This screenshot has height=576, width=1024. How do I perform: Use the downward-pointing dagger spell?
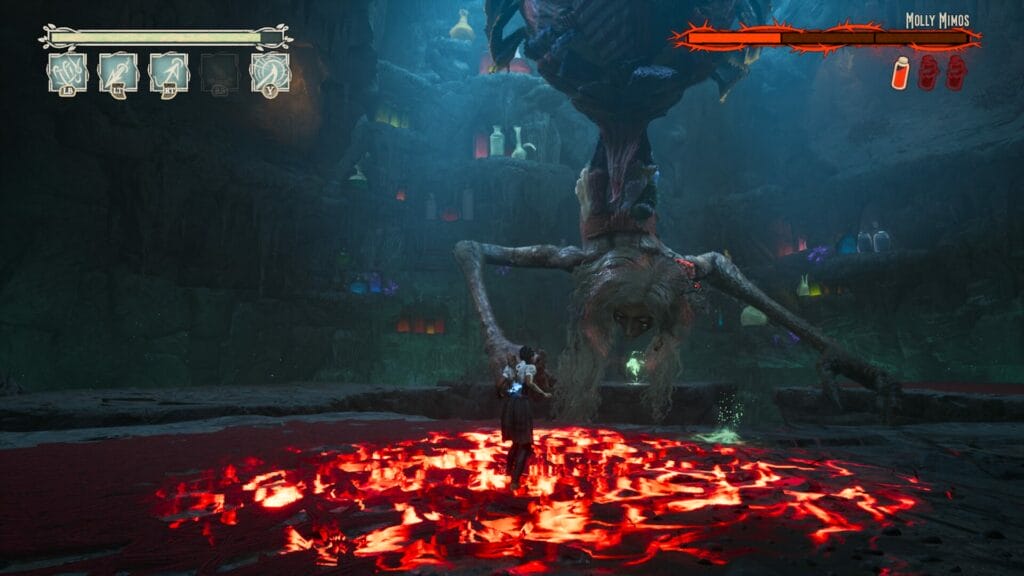tap(118, 72)
